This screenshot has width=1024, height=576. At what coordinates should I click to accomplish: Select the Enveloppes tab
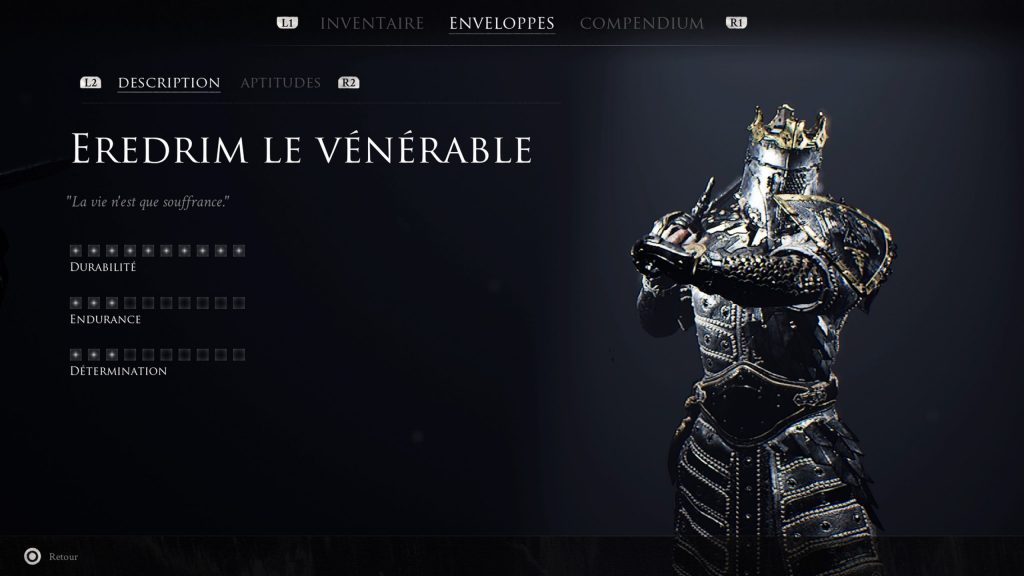(502, 23)
